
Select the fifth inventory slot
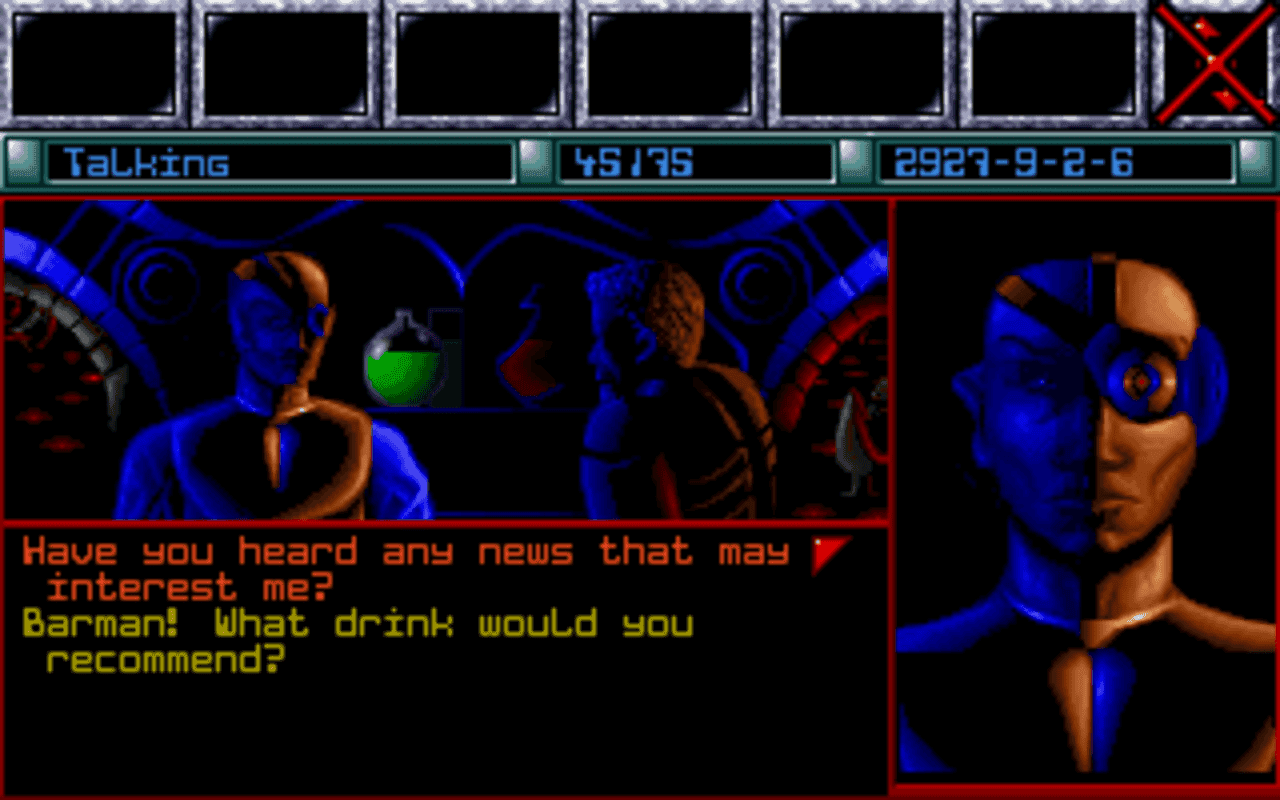tap(863, 63)
